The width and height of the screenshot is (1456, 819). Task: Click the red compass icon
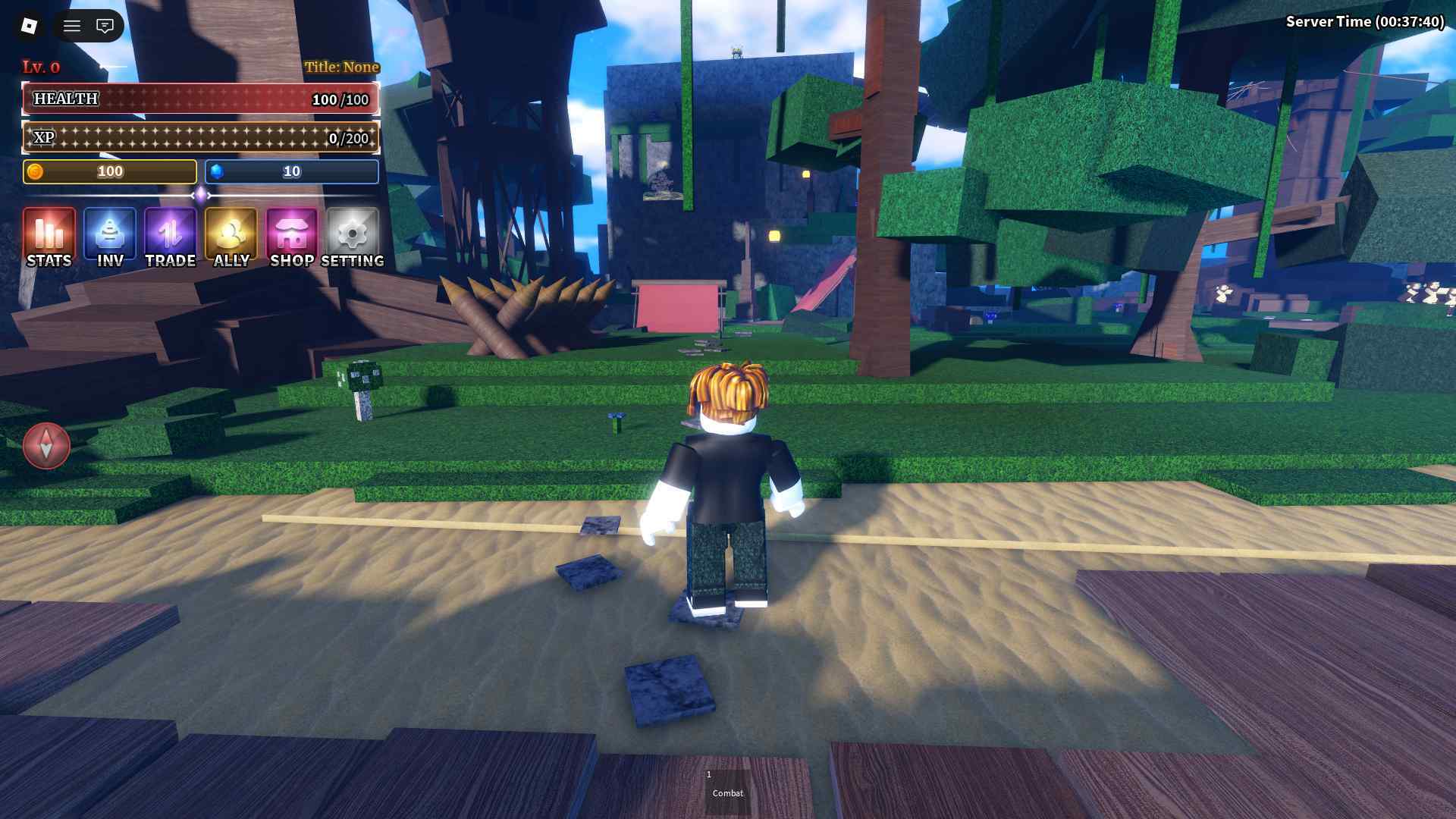pyautogui.click(x=46, y=446)
